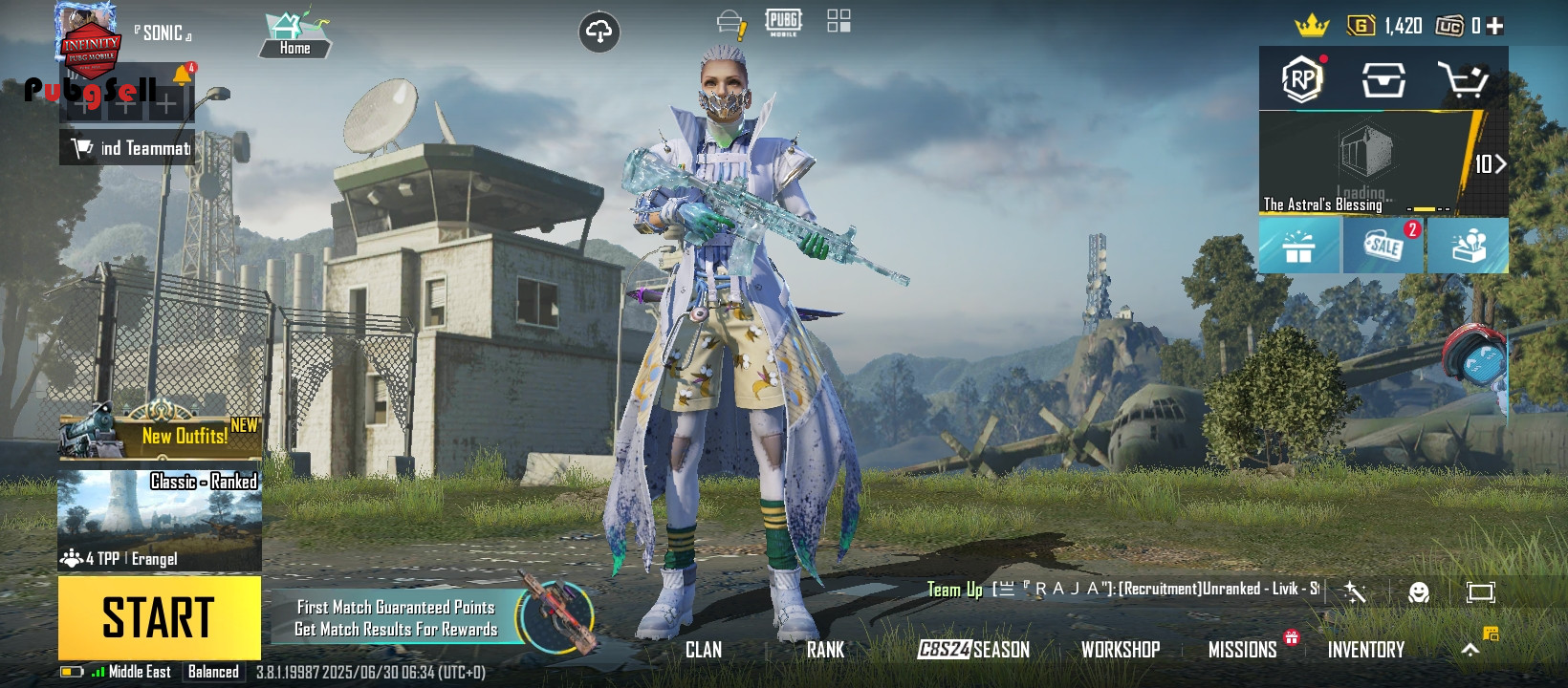Open The Astral's Blessing event banner
The width and height of the screenshot is (1568, 688).
1367,163
